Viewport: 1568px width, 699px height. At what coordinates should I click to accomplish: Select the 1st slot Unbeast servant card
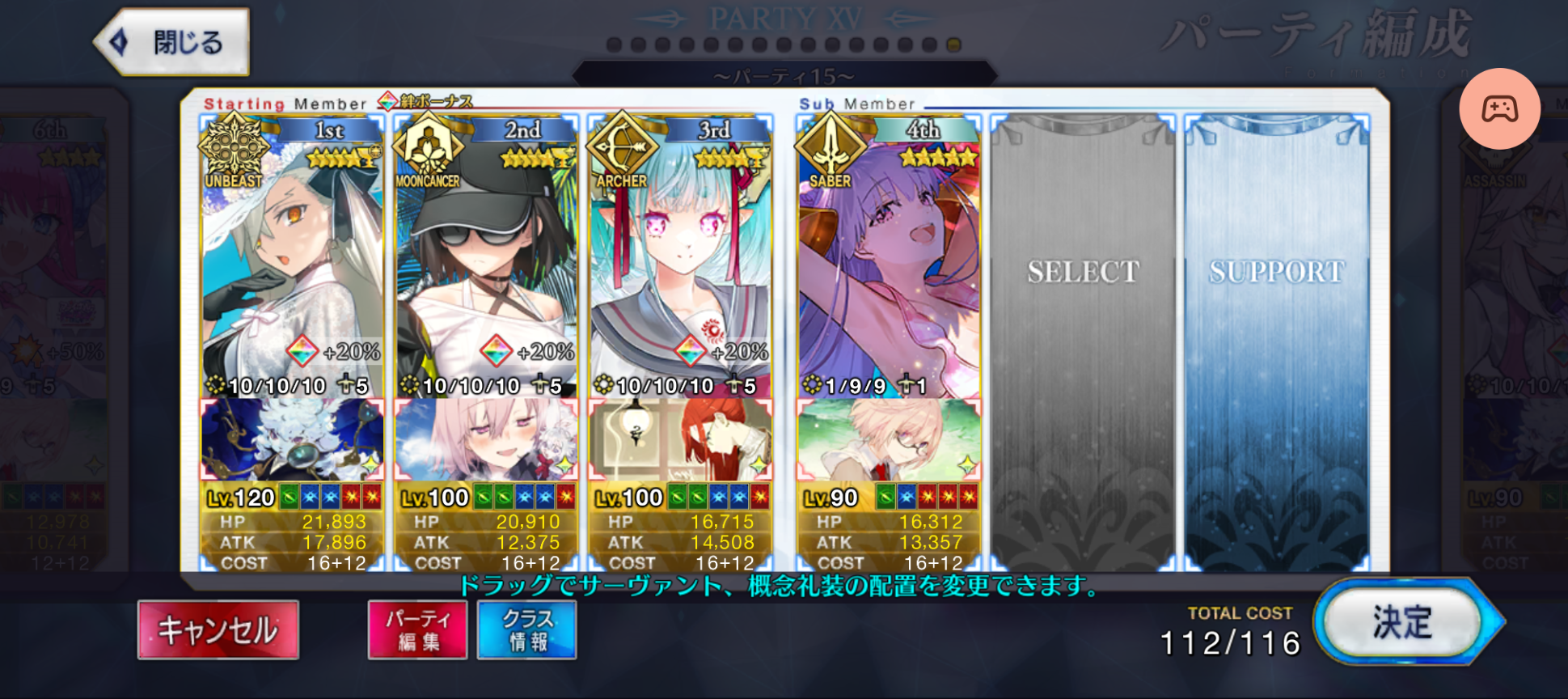point(292,259)
